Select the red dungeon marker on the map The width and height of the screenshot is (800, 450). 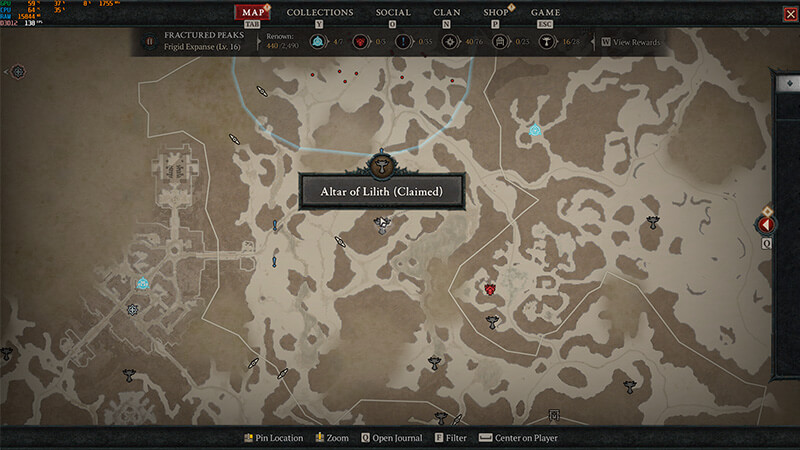[491, 289]
